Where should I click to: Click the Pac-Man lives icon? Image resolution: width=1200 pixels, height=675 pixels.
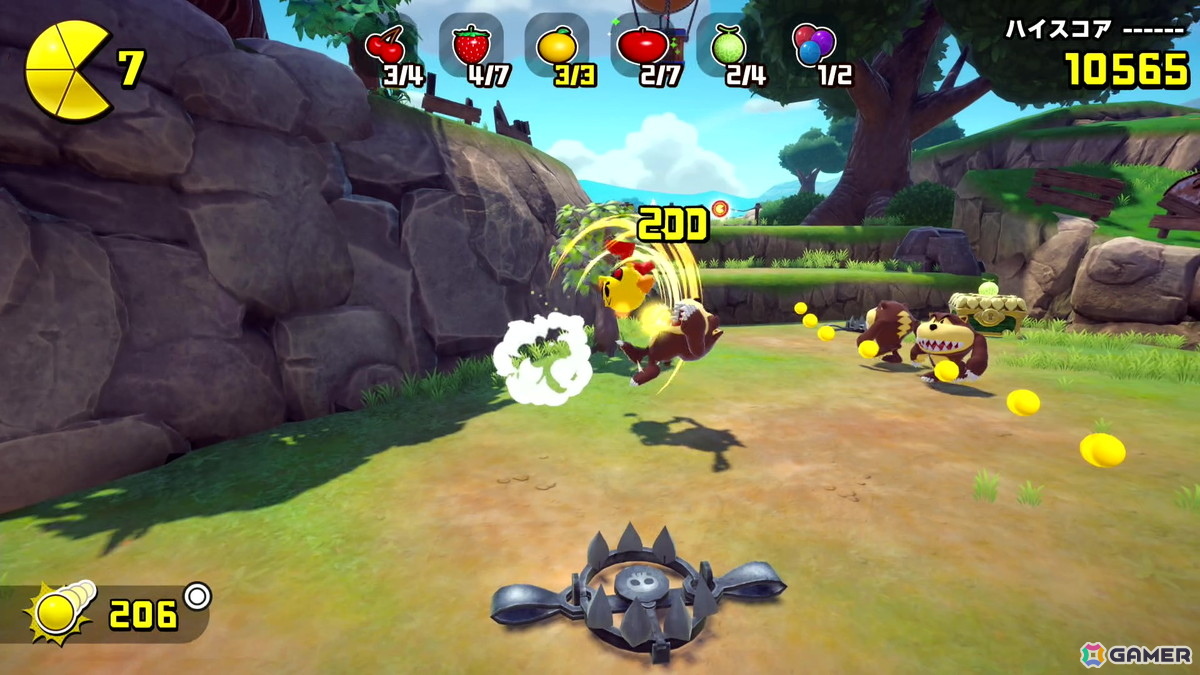[68, 72]
